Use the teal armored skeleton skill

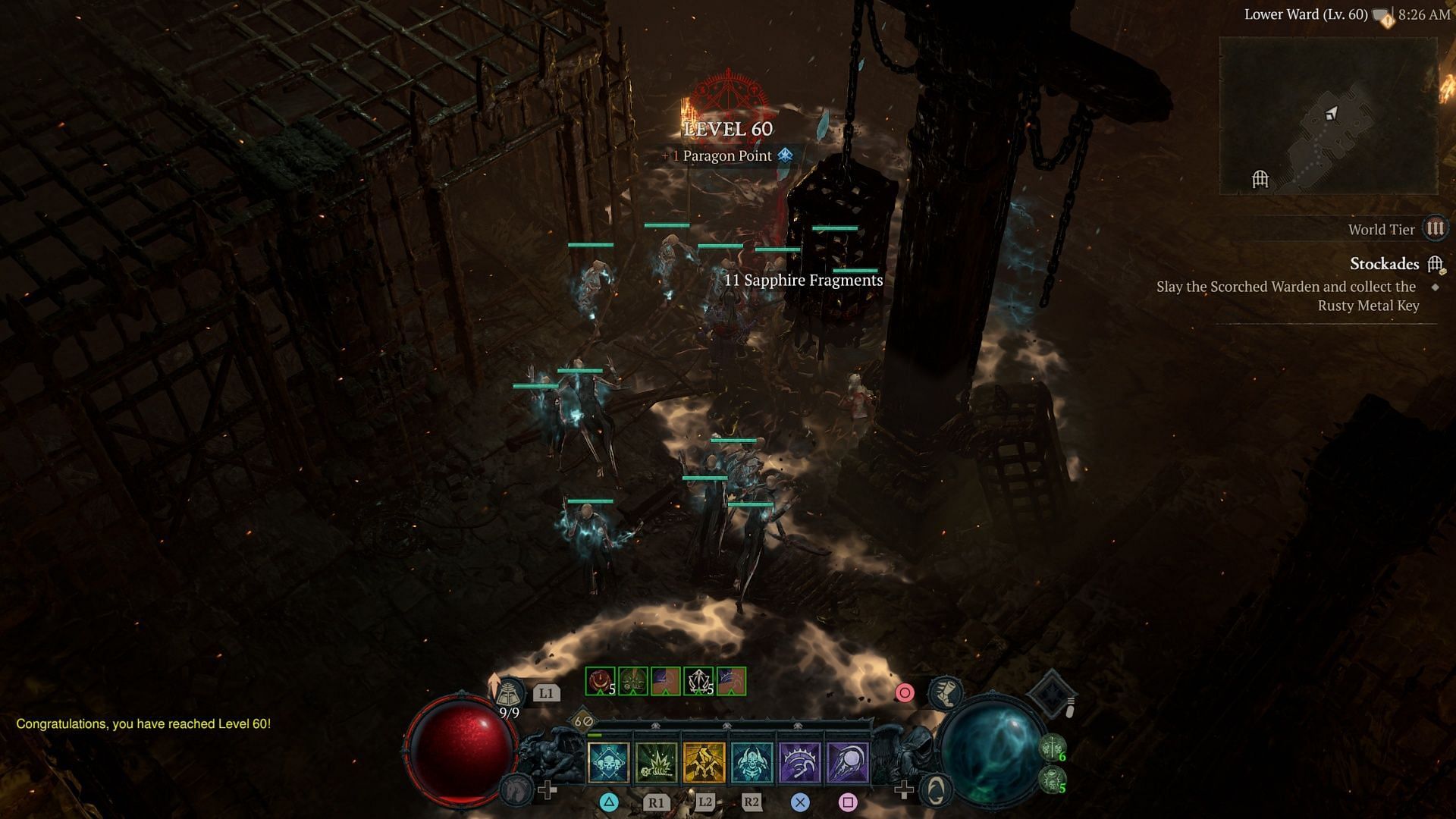(x=752, y=761)
